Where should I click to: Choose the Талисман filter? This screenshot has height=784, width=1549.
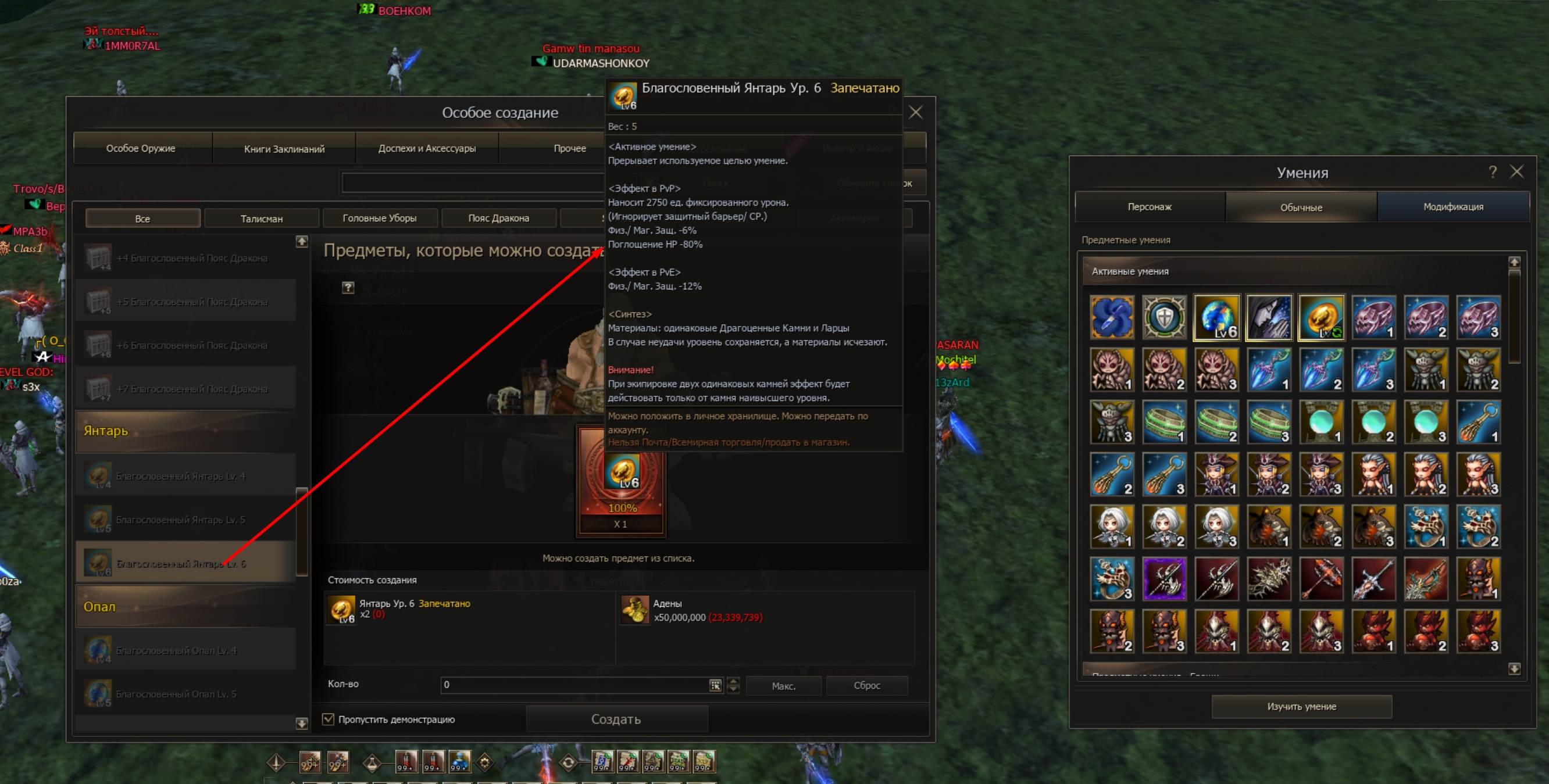click(x=262, y=219)
